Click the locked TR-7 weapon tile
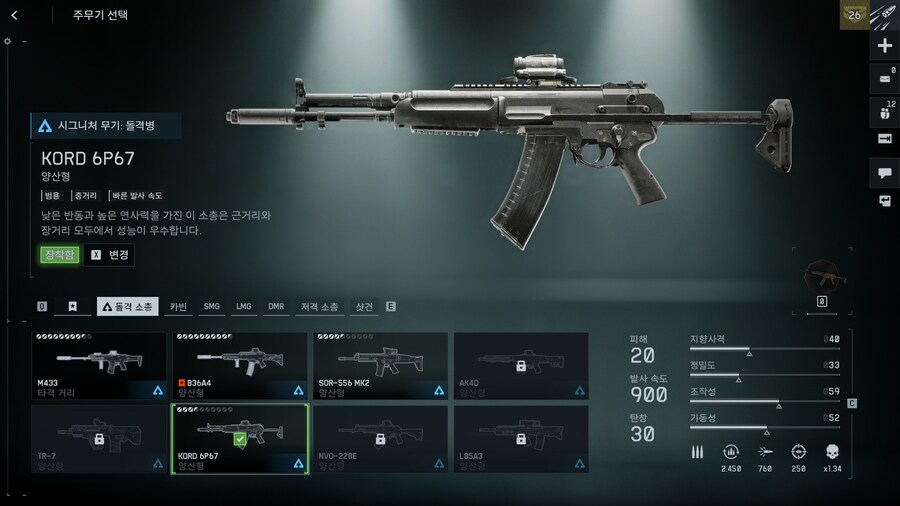Image resolution: width=900 pixels, height=506 pixels. click(99, 439)
